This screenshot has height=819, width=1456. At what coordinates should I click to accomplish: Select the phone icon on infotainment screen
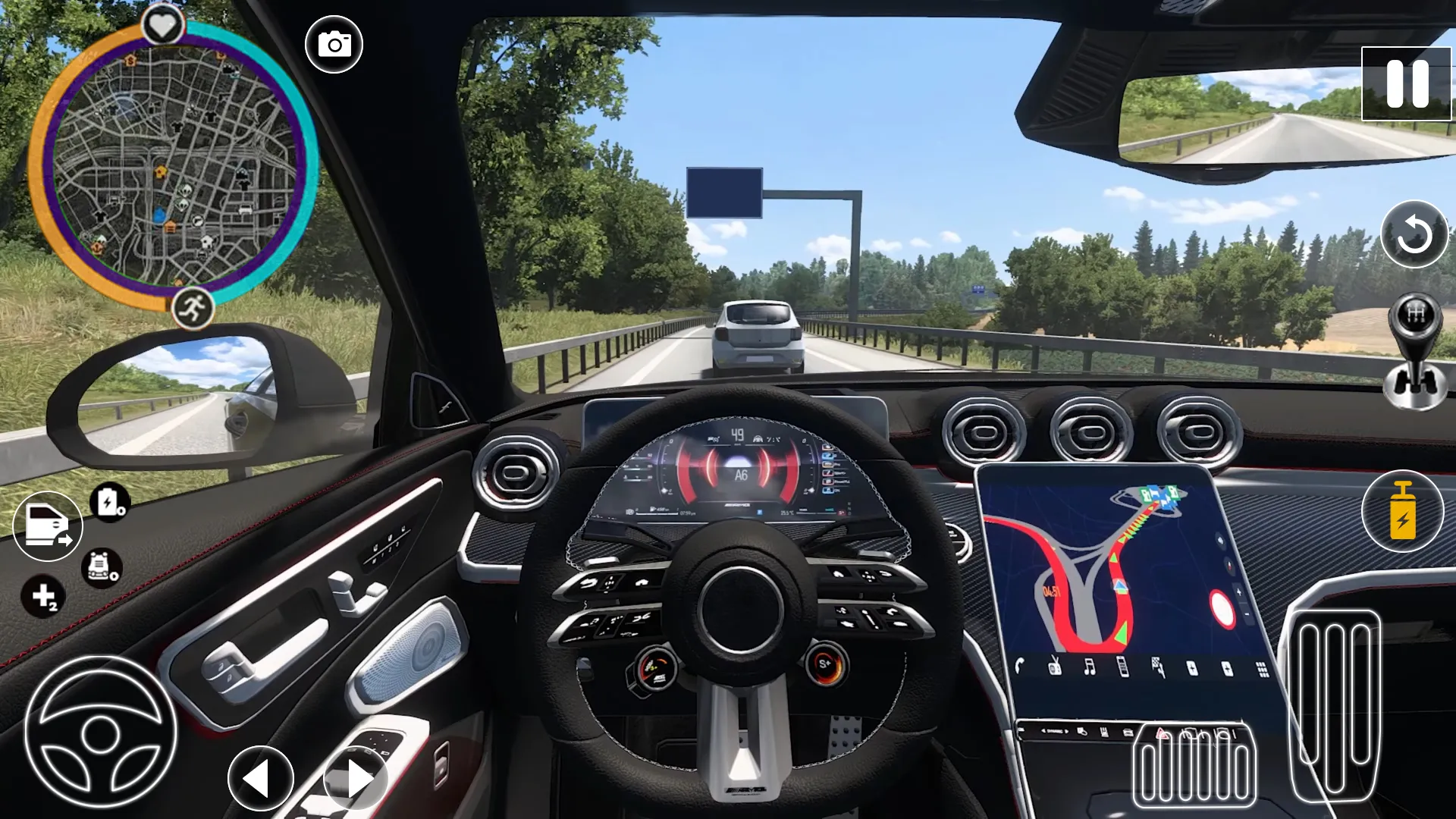[x=1019, y=664]
